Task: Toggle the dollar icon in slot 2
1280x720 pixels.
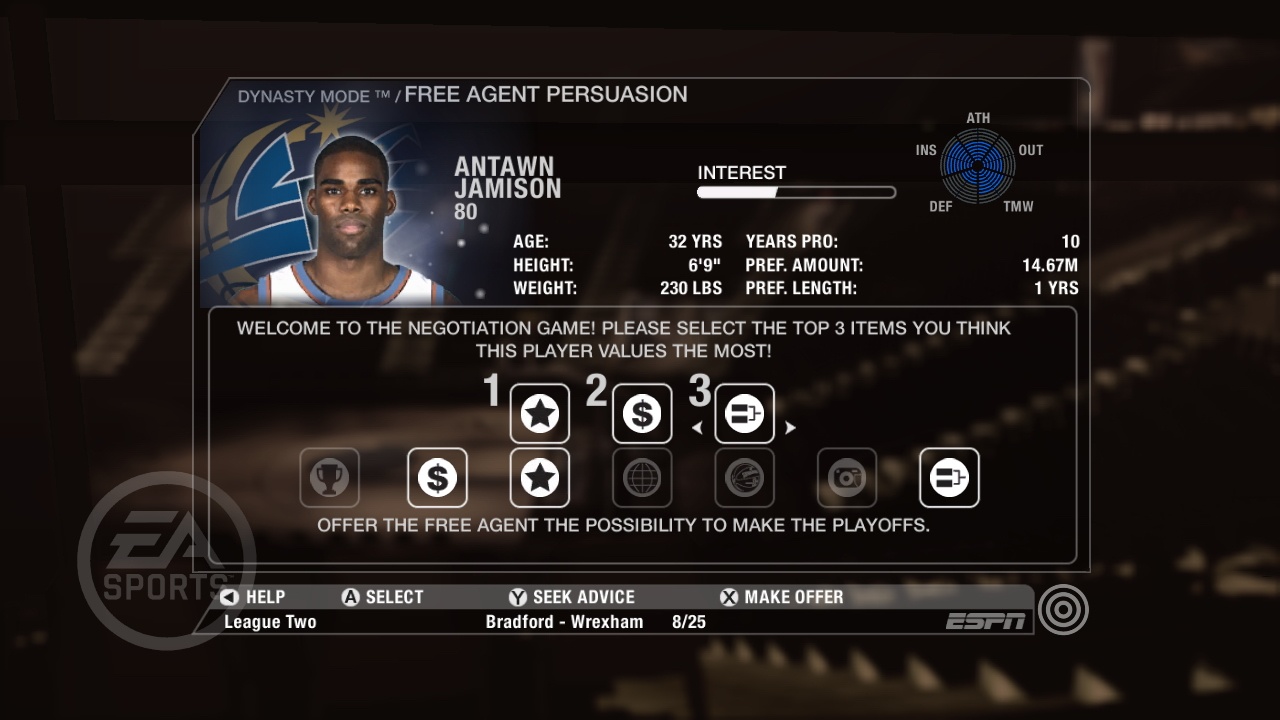Action: [x=641, y=413]
